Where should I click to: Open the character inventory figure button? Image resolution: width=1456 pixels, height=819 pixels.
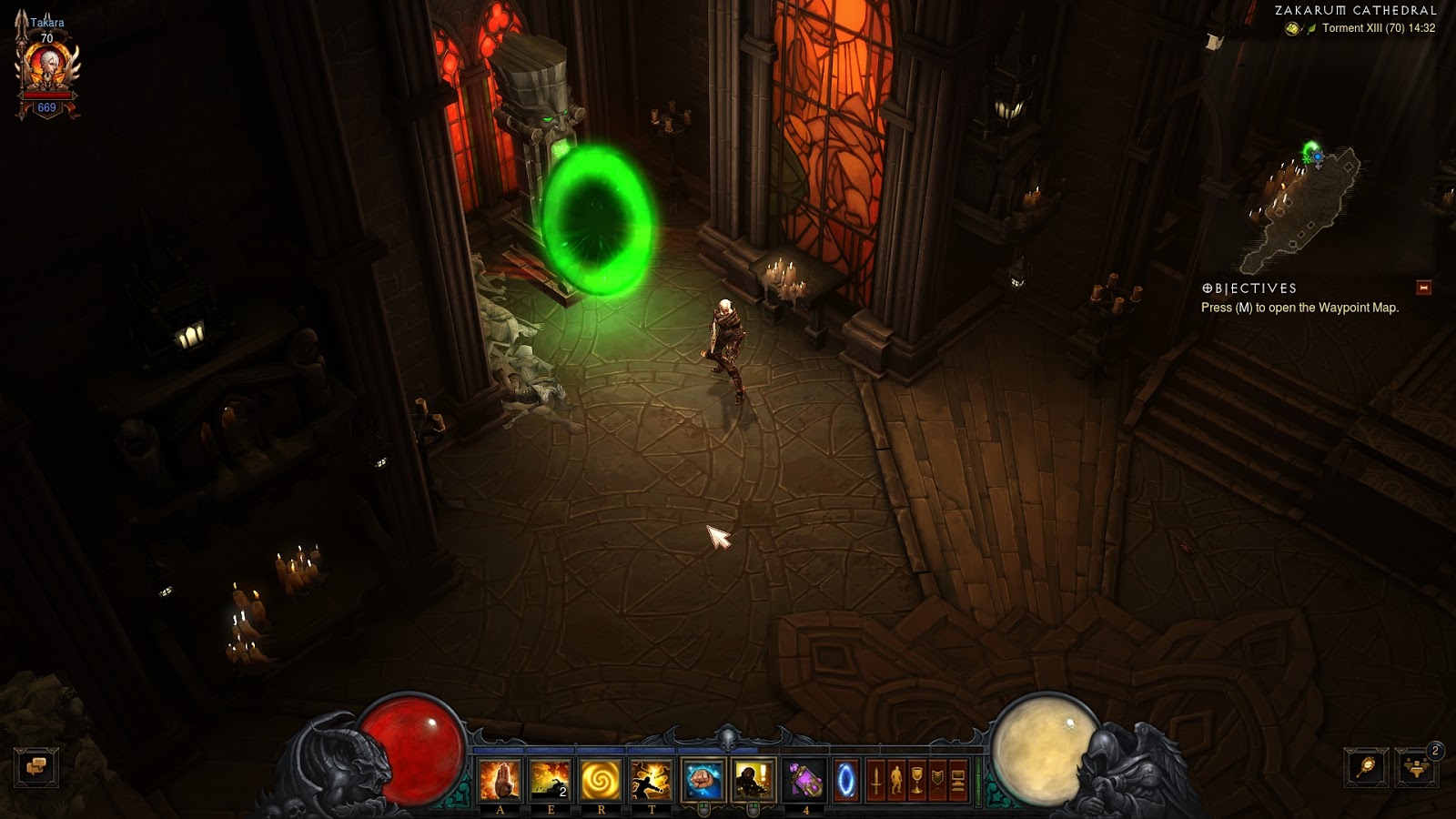pyautogui.click(x=896, y=781)
